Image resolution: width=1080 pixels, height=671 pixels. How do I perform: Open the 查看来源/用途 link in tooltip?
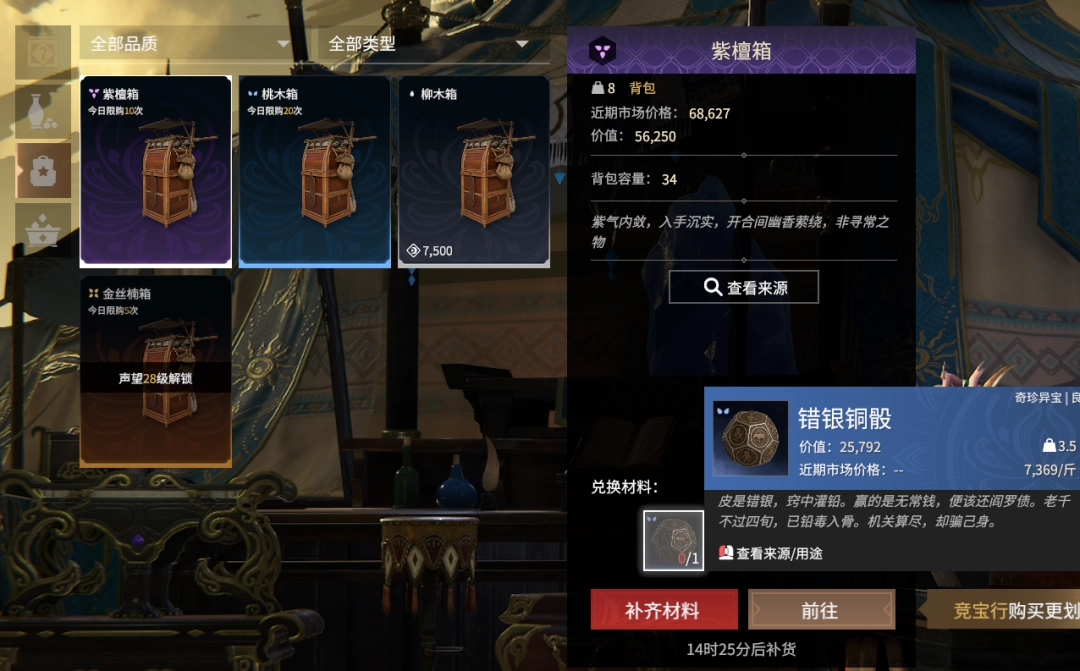771,553
